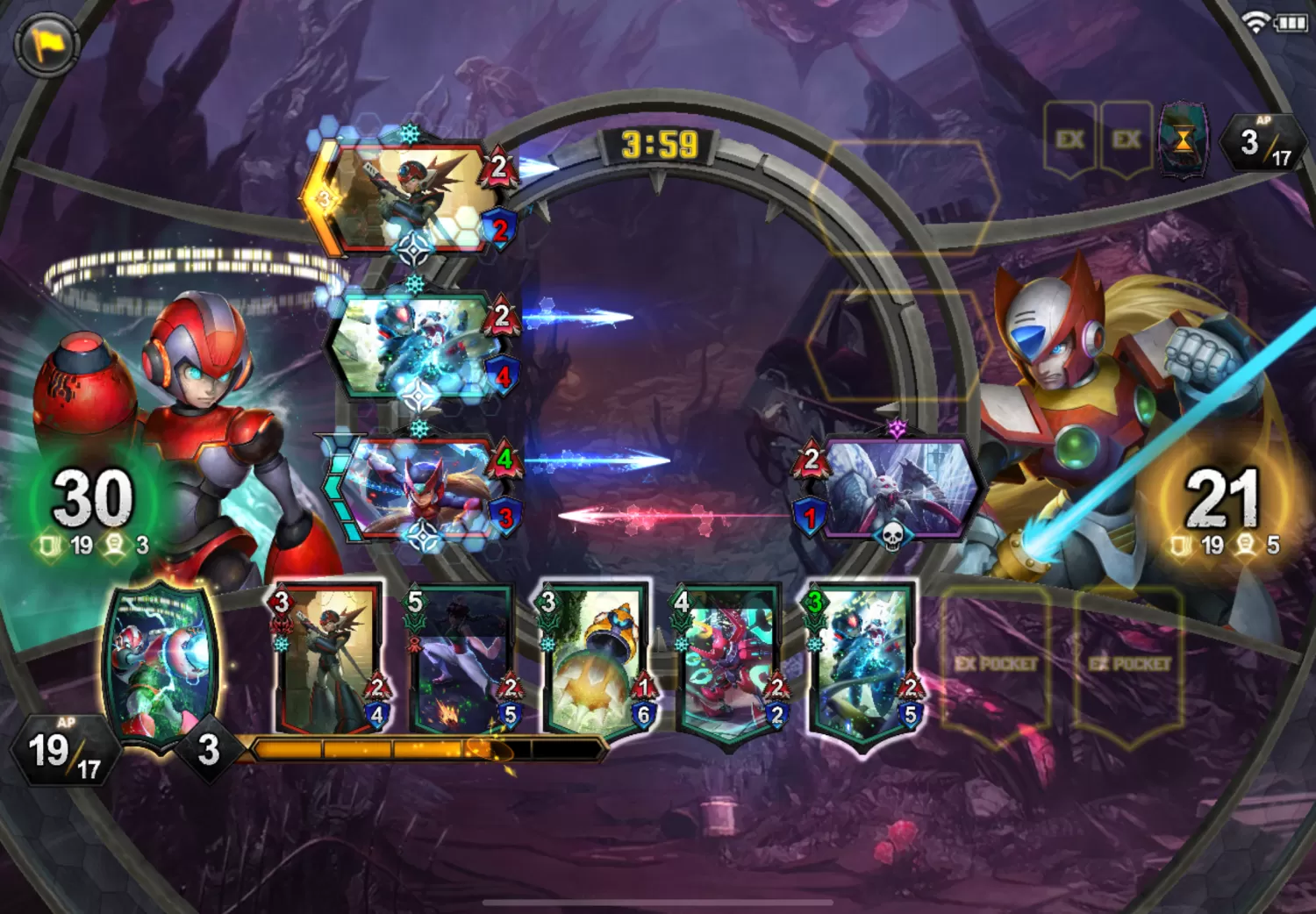Tap the yellow surrender flag button

pos(46,44)
